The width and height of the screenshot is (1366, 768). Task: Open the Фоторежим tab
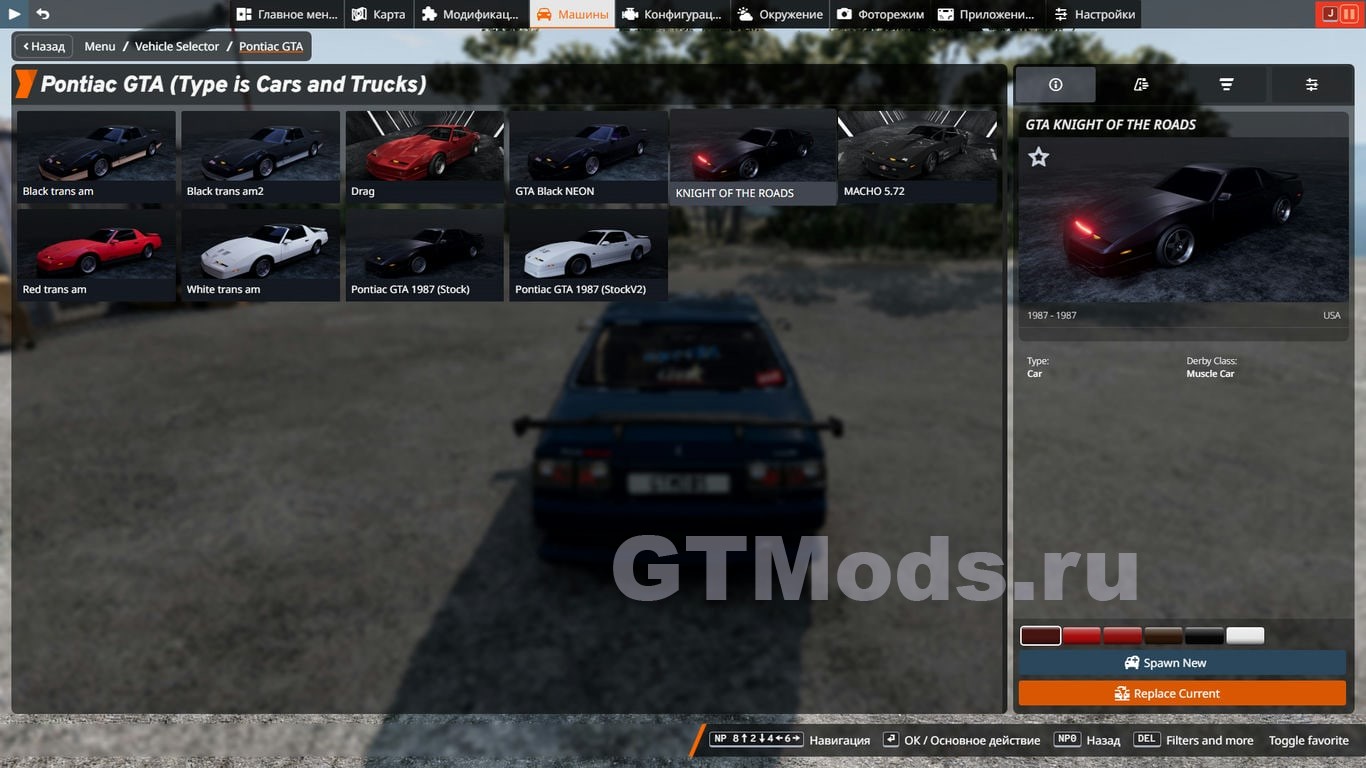click(x=880, y=14)
